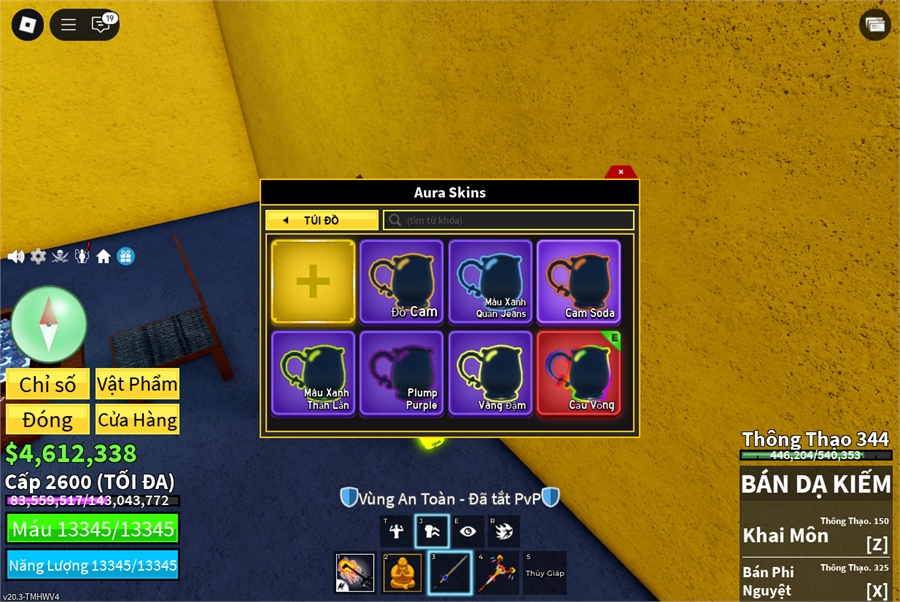Open the Cửa Hàng shop
The height and width of the screenshot is (602, 900).
click(x=137, y=420)
